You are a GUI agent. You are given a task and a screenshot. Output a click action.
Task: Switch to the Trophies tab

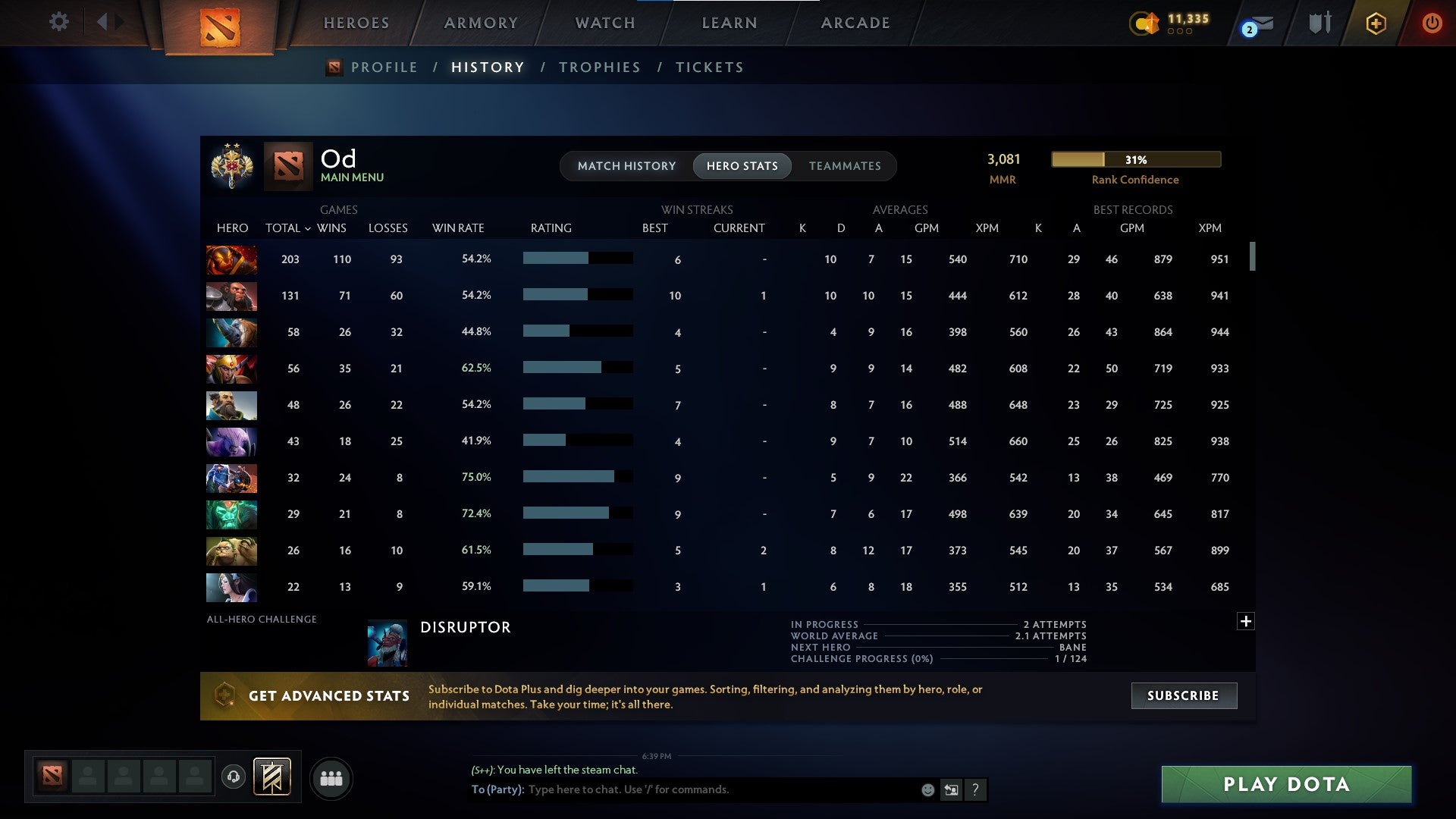tap(599, 67)
